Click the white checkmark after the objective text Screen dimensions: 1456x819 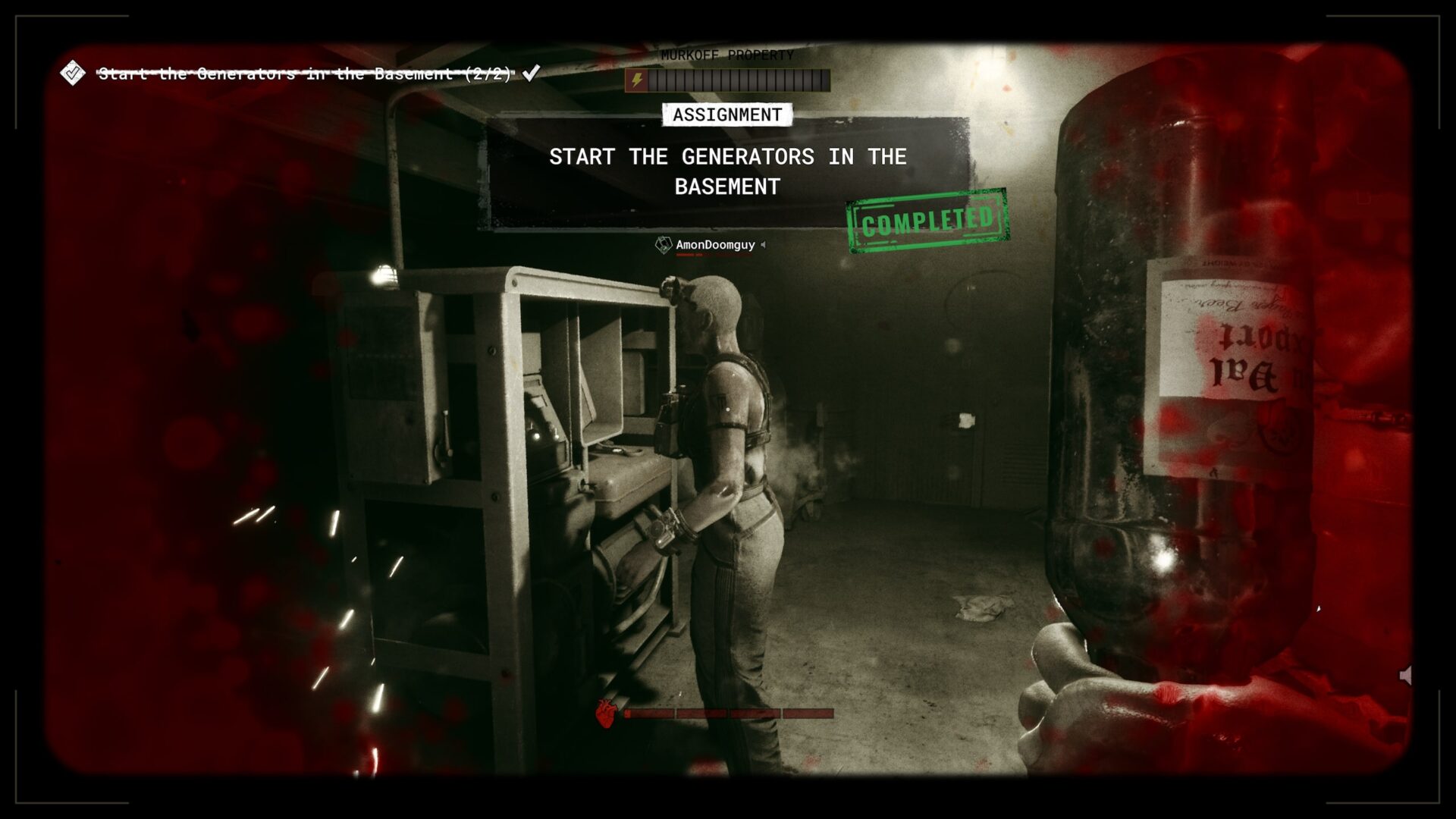pos(531,74)
